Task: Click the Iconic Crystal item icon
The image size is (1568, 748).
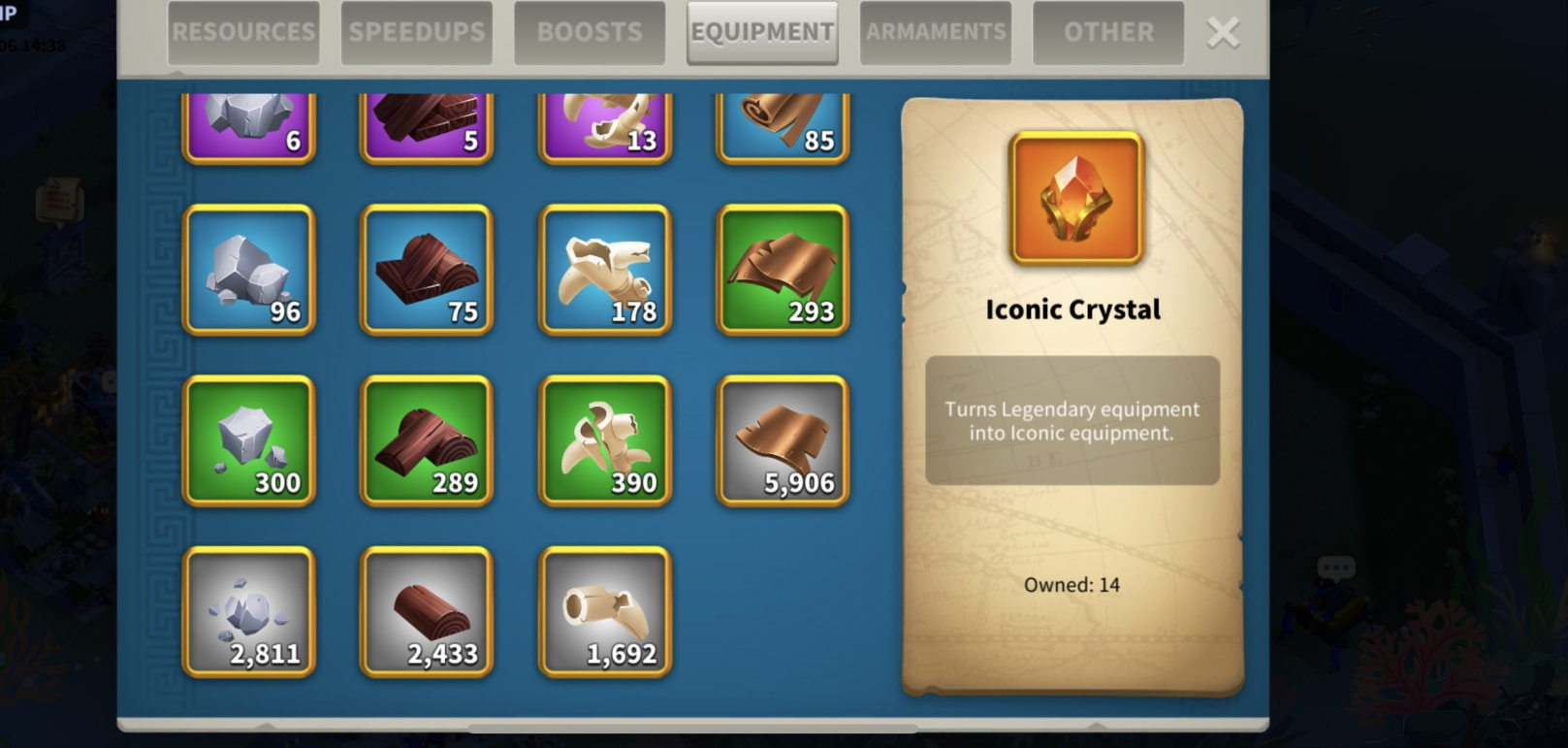Action: 1076,199
